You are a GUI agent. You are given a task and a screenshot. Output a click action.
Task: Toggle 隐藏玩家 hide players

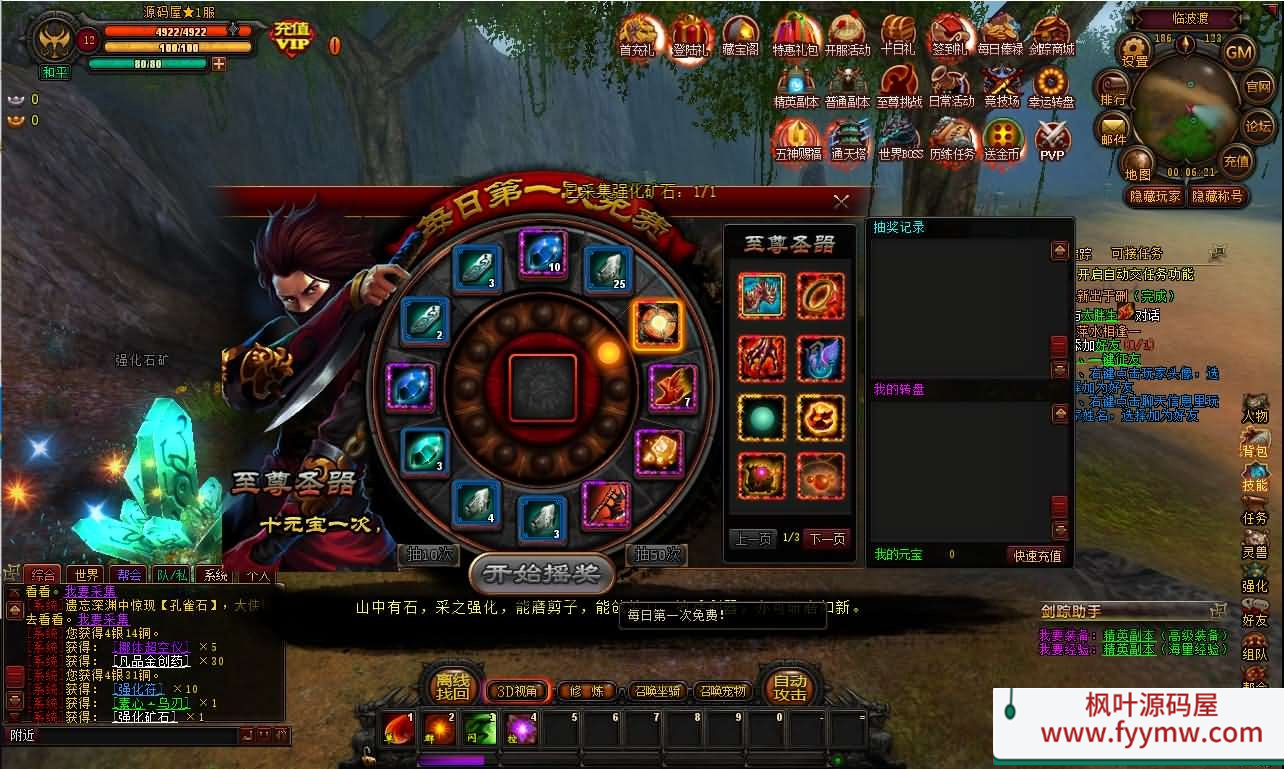(x=1154, y=196)
